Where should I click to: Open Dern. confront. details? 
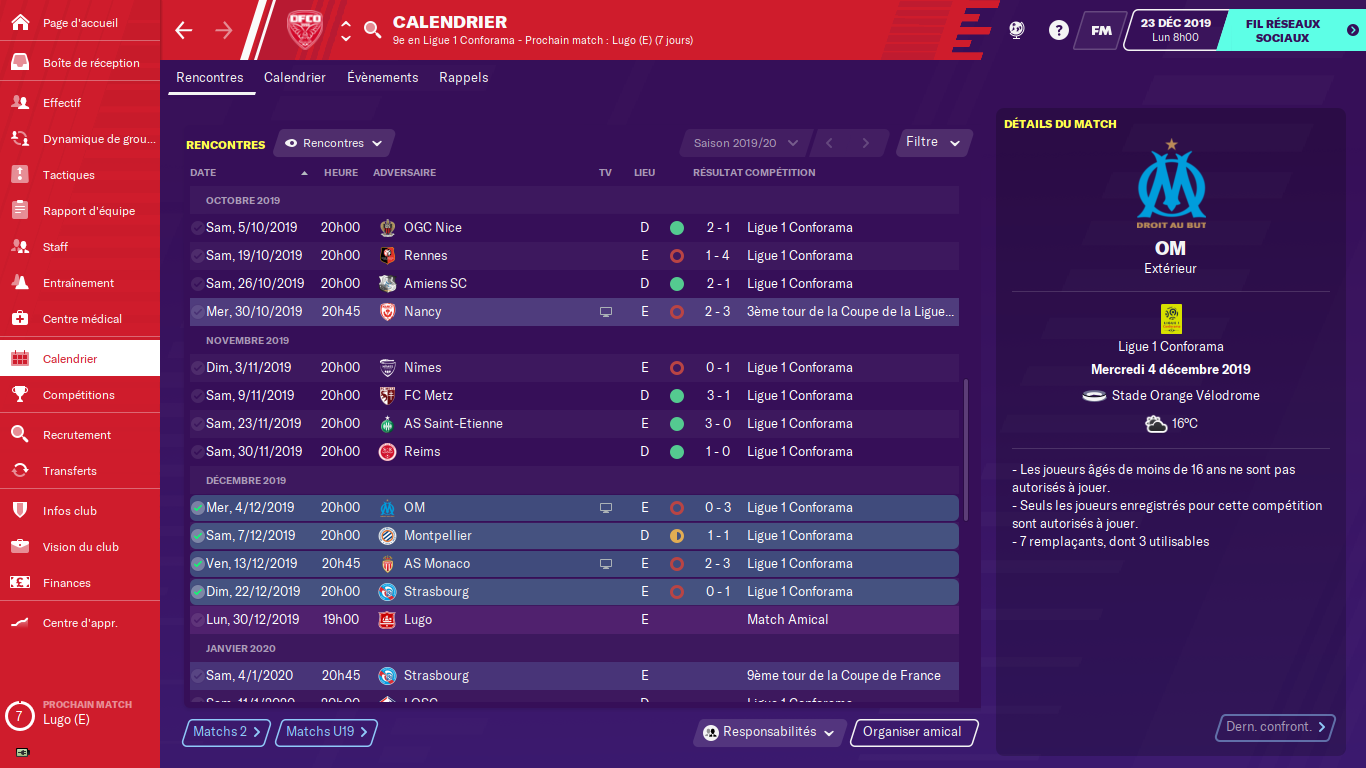[x=1276, y=727]
